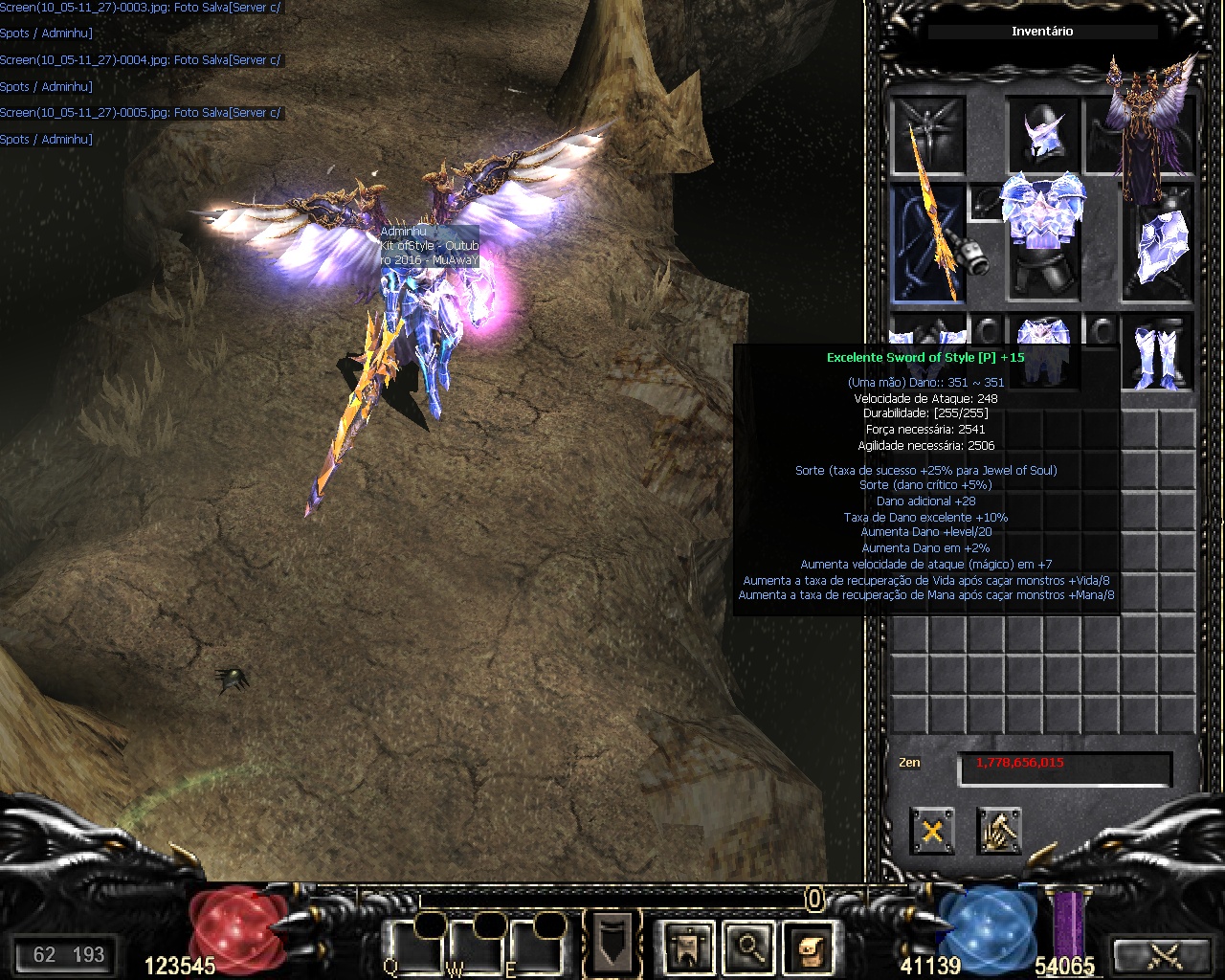
Task: Close the Inventário panel with the X button
Action: pyautogui.click(x=931, y=831)
